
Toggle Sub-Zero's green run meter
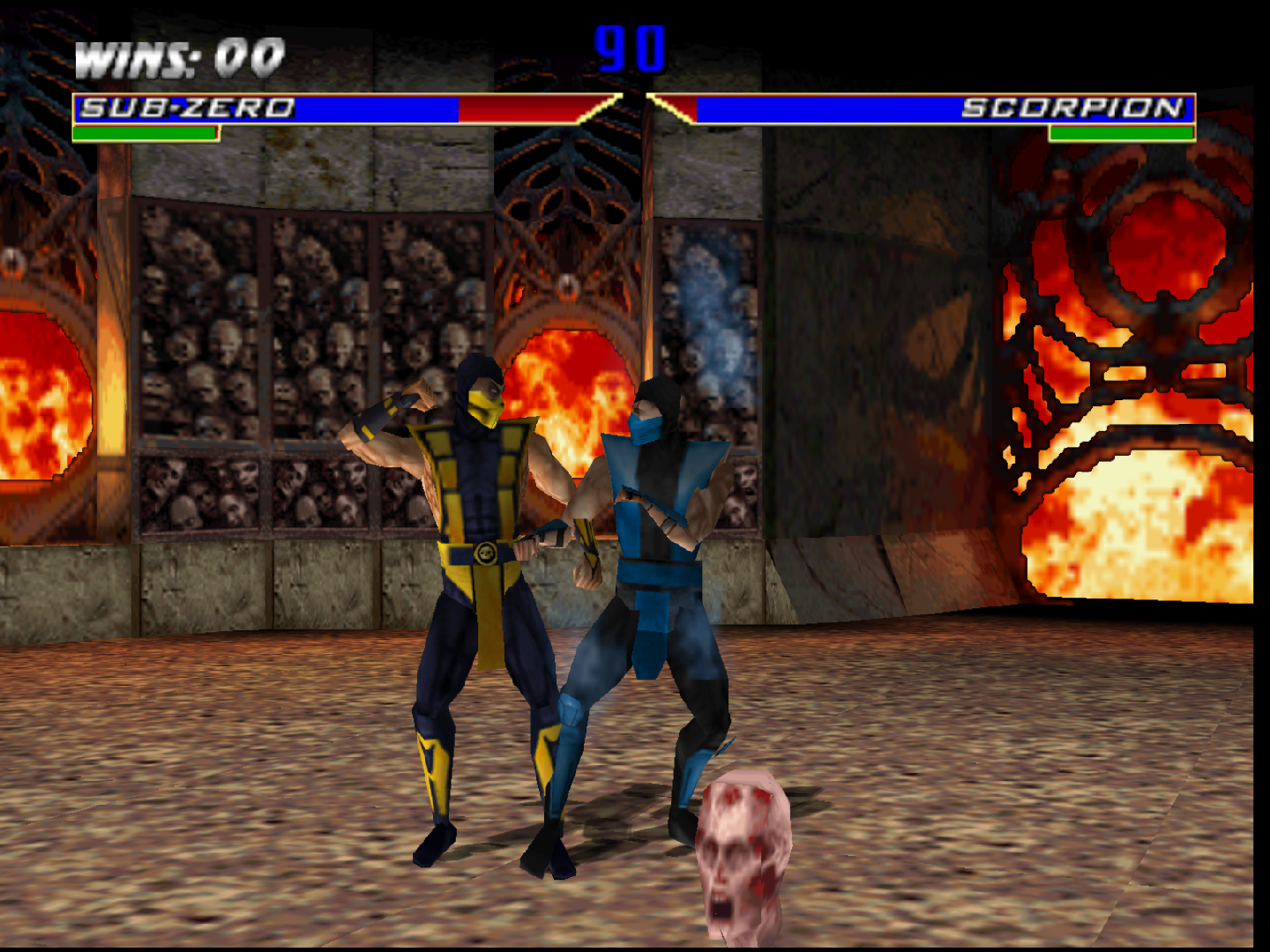(144, 134)
